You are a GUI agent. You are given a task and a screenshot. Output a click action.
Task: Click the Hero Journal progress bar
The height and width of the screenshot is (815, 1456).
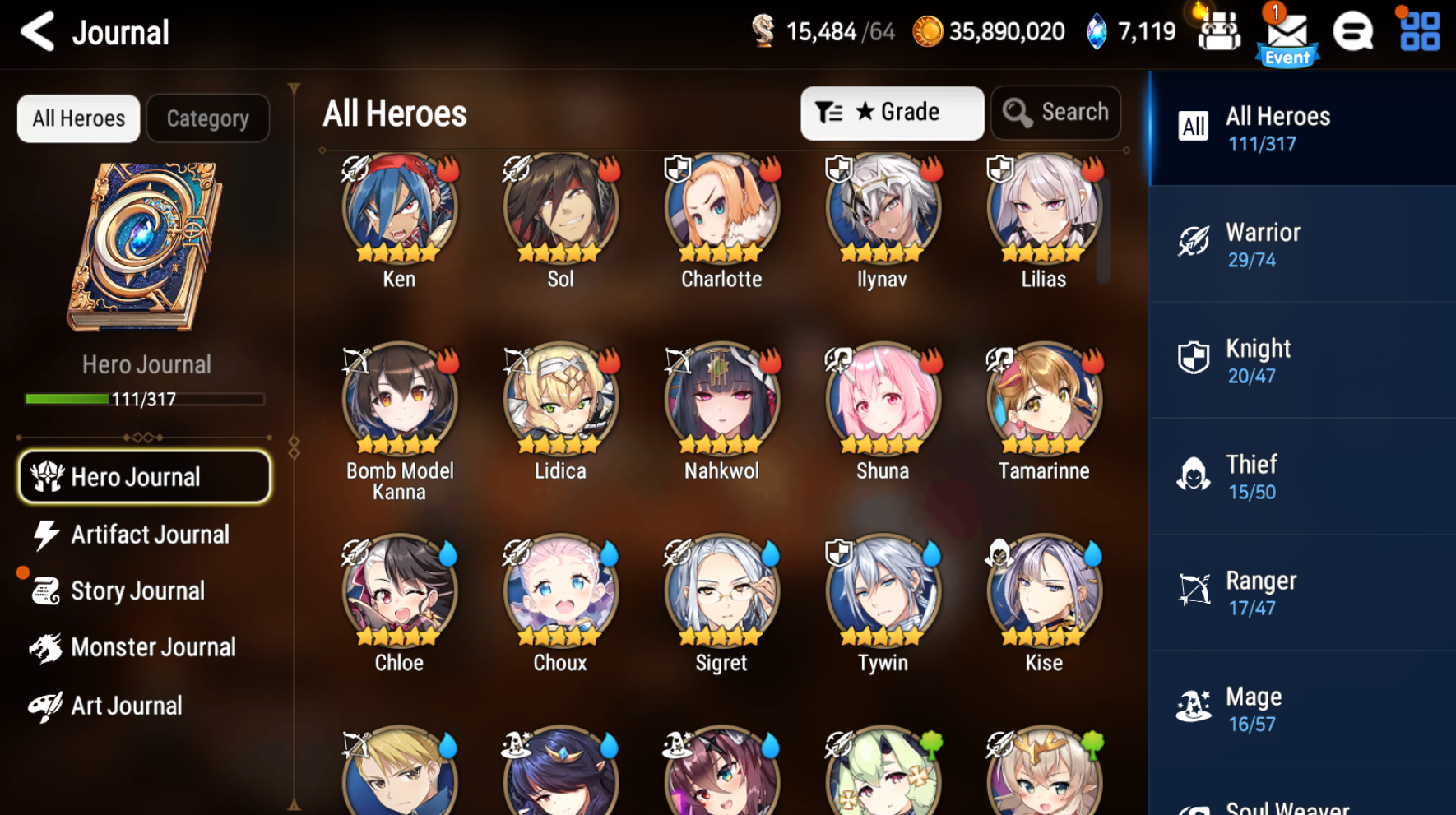144,400
